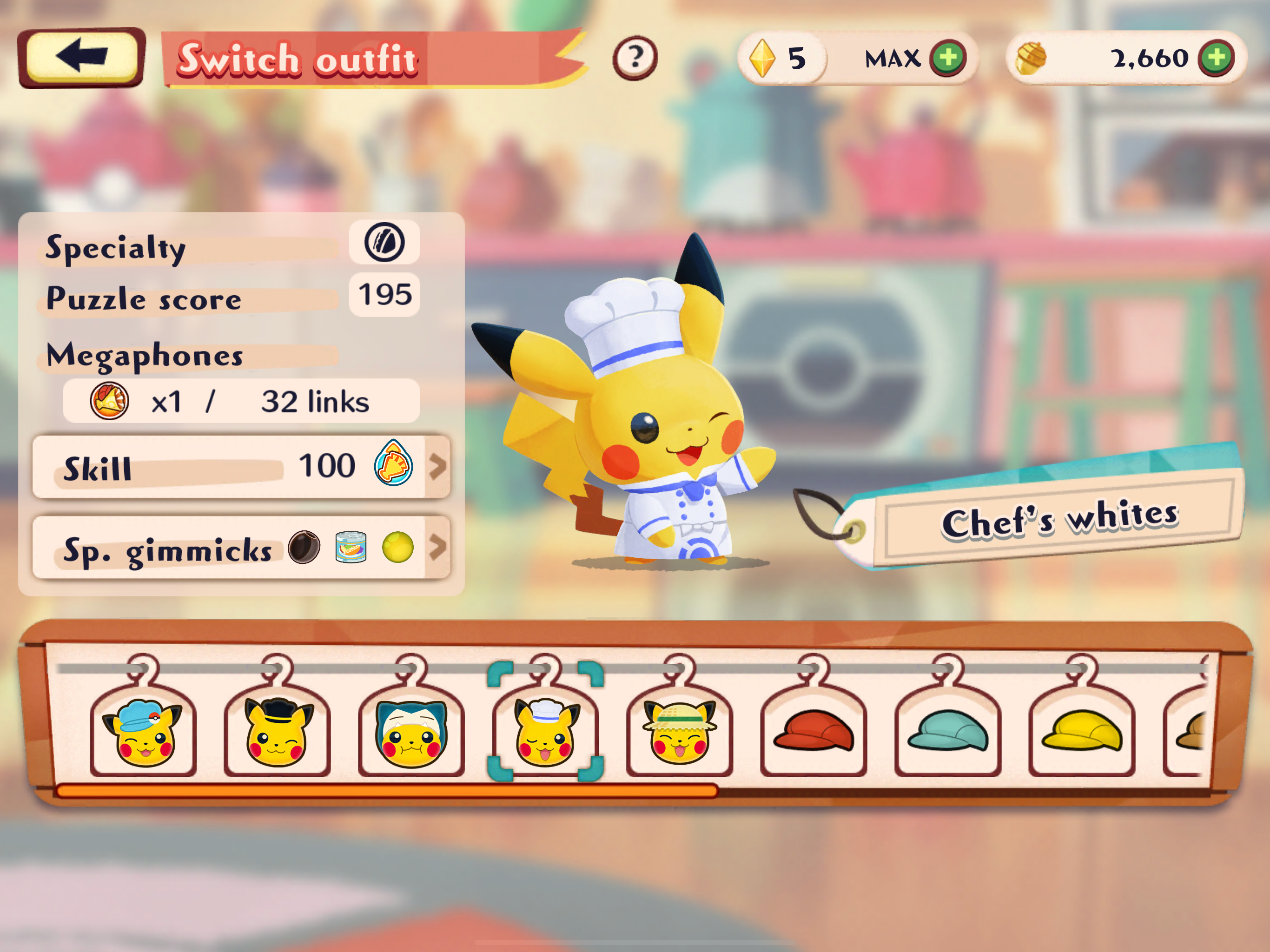1270x952 pixels.
Task: Select the honey drop gimmick icon
Action: click(x=398, y=547)
